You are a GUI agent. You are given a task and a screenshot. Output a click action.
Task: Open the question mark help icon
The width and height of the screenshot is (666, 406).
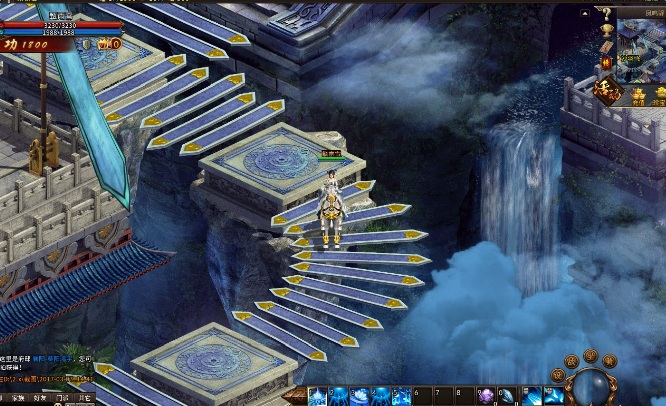click(x=606, y=14)
